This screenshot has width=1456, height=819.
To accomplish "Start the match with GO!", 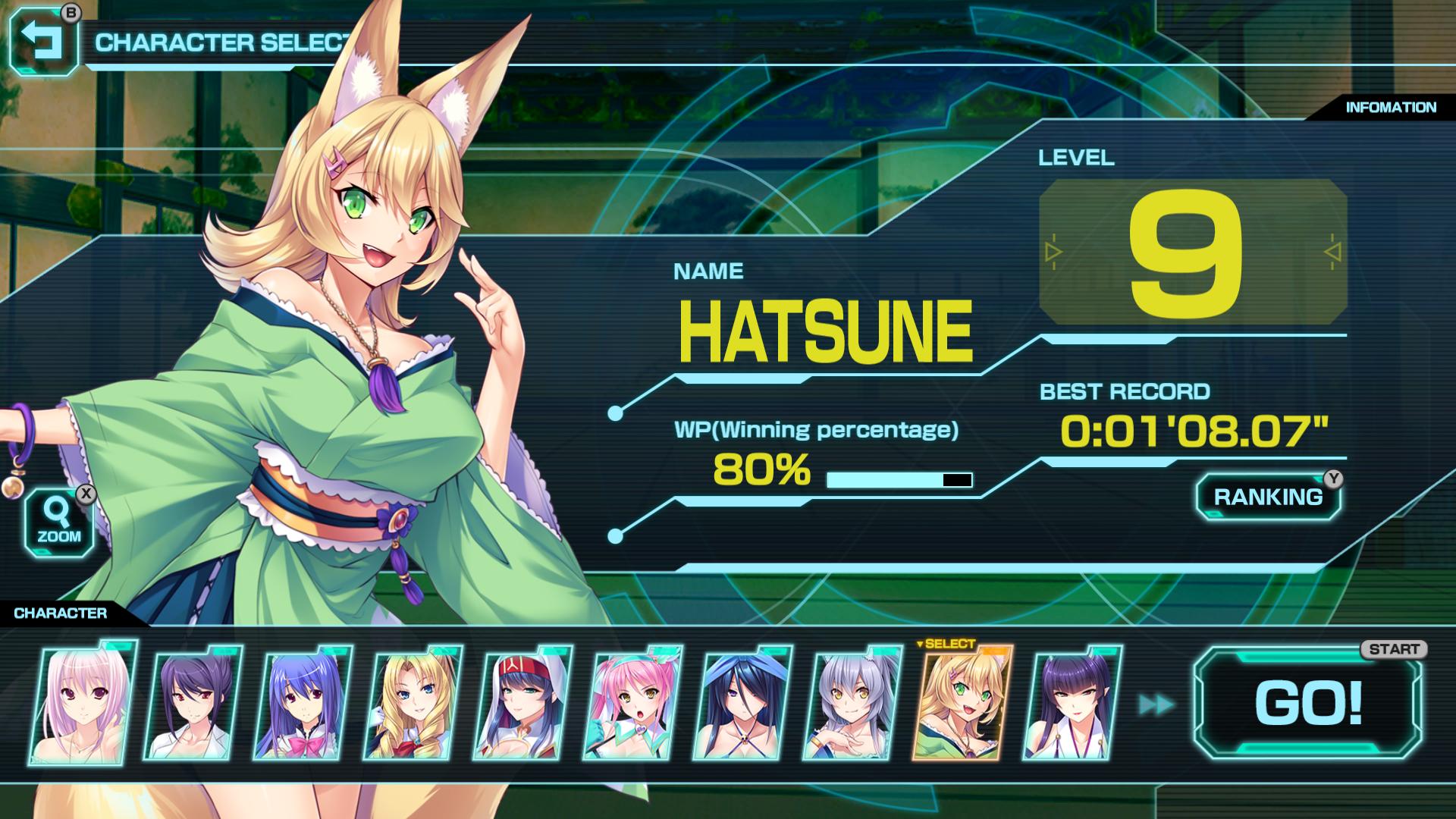I will coord(1308,703).
